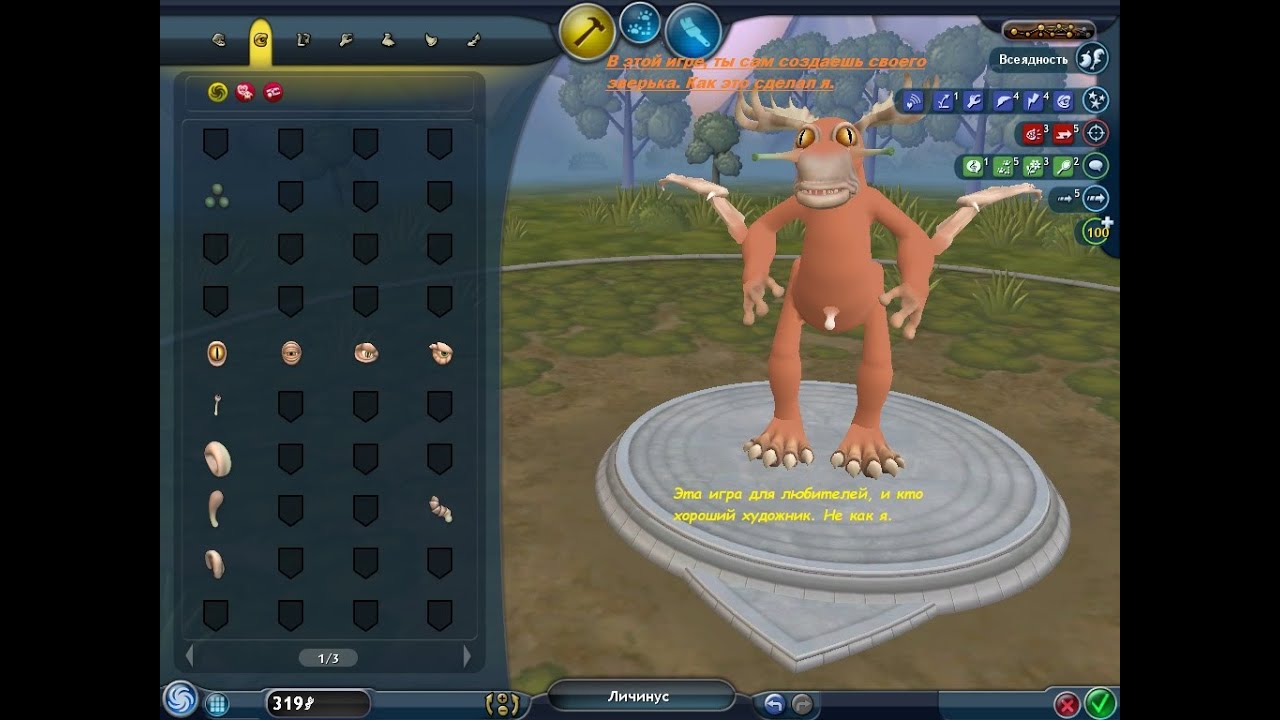Switch to the build mode hammer button
Viewport: 1280px width, 720px height.
[x=587, y=31]
